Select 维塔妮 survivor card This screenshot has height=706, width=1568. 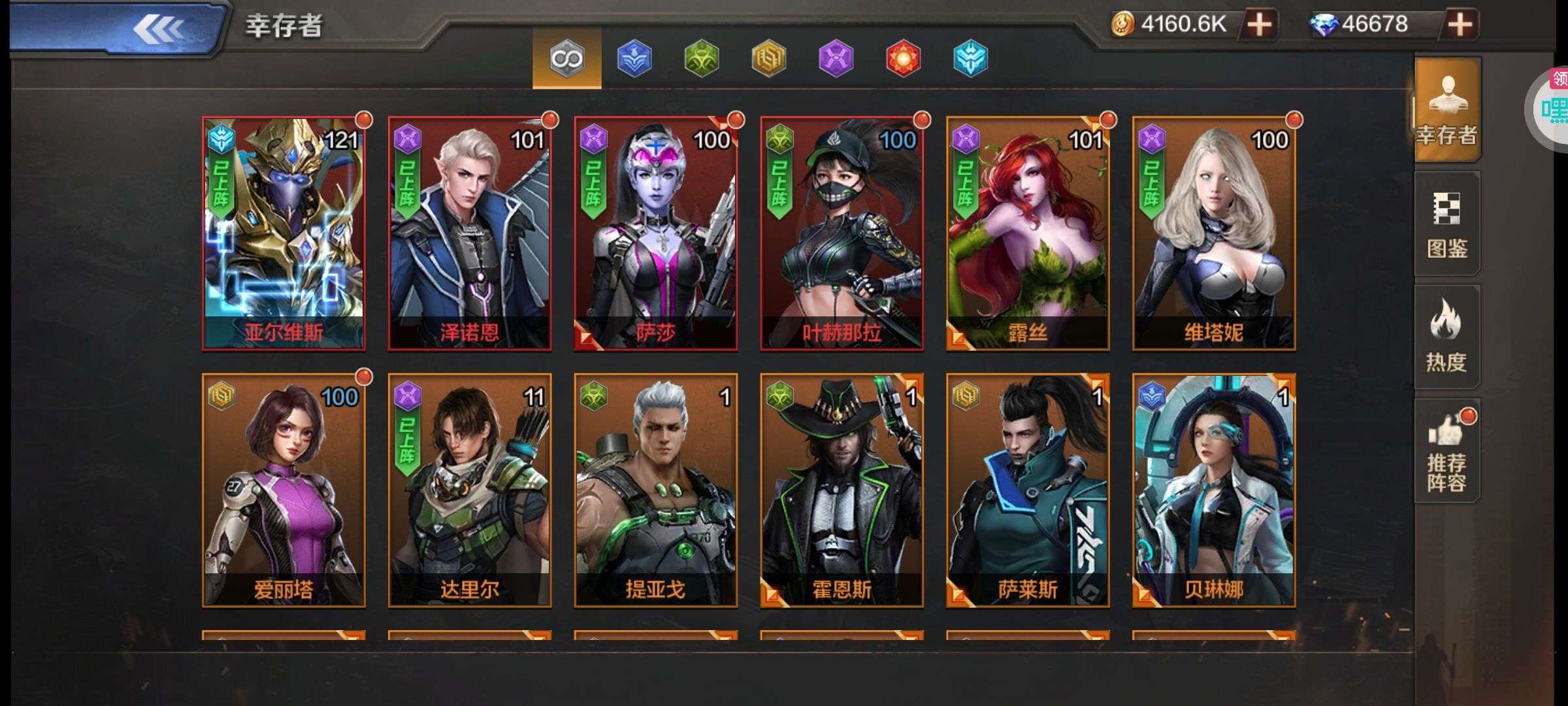click(x=1214, y=233)
